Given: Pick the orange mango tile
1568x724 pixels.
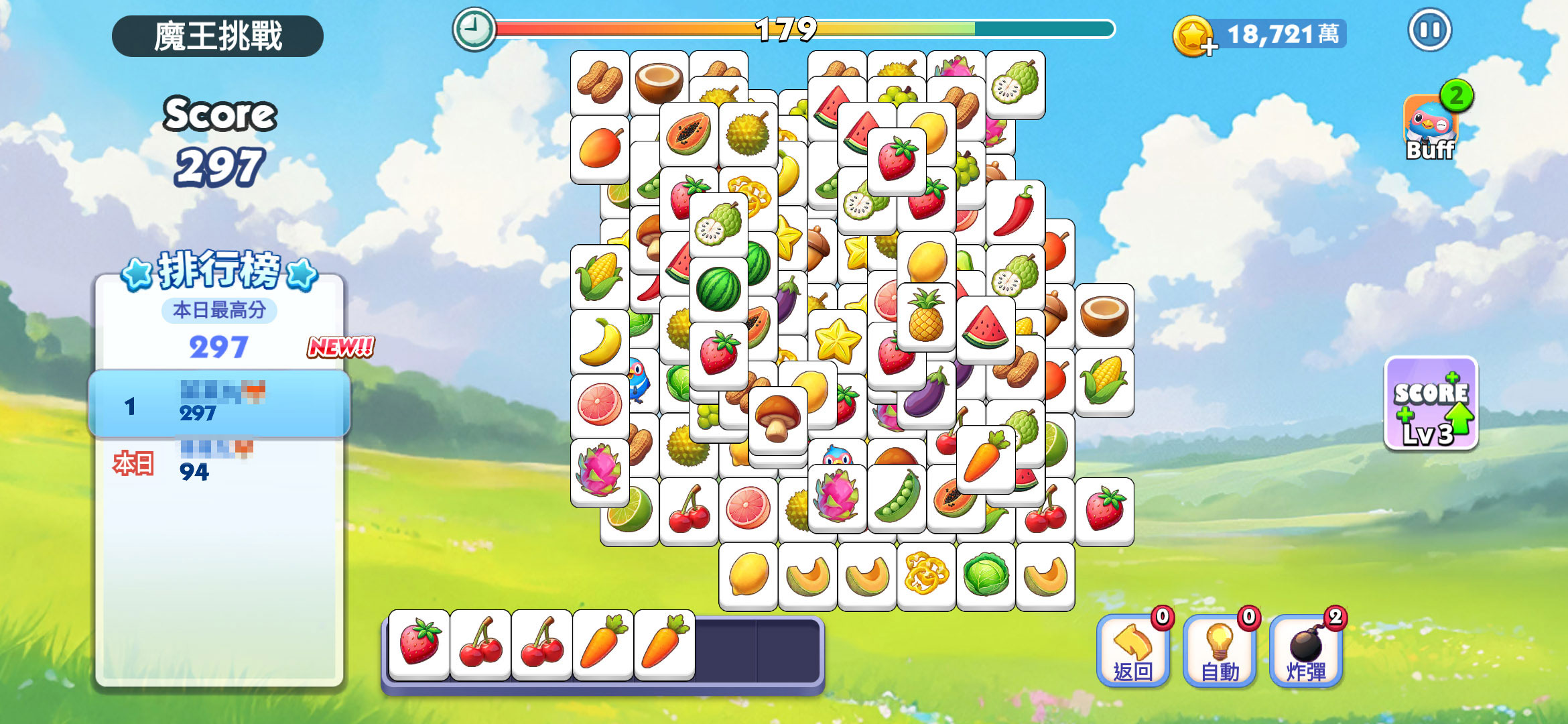Looking at the screenshot, I should [600, 149].
